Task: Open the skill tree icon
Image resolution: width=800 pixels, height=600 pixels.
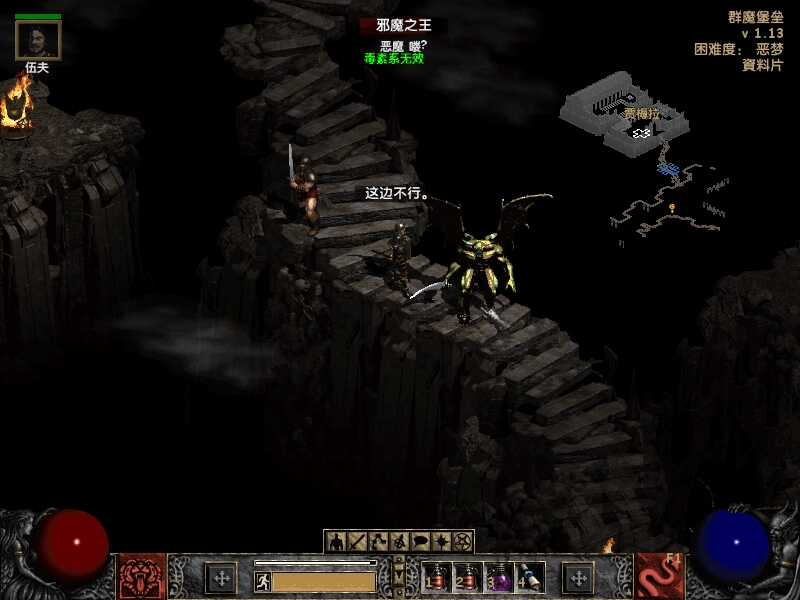Action: [x=378, y=542]
